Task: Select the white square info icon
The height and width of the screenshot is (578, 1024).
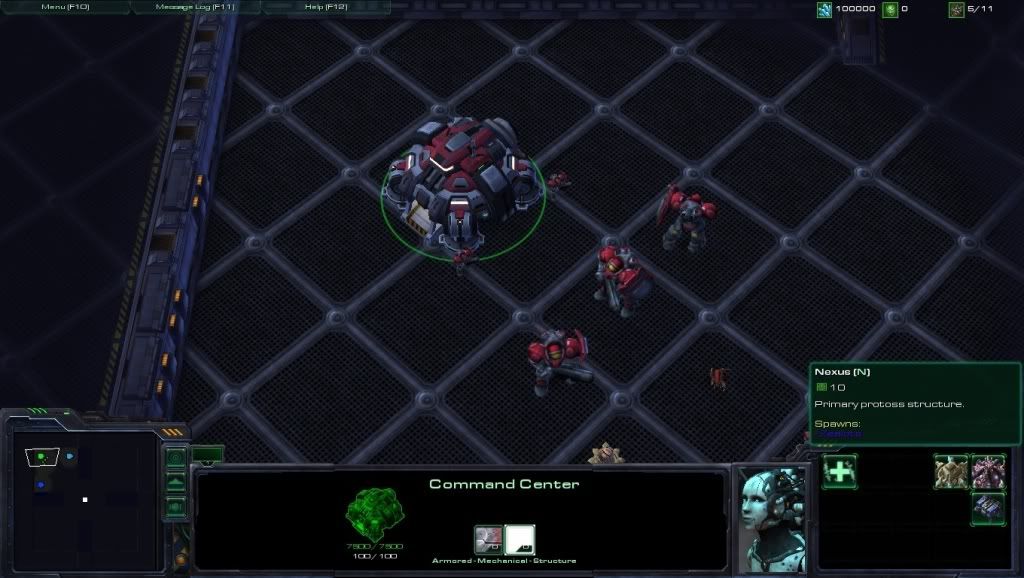Action: tap(520, 540)
